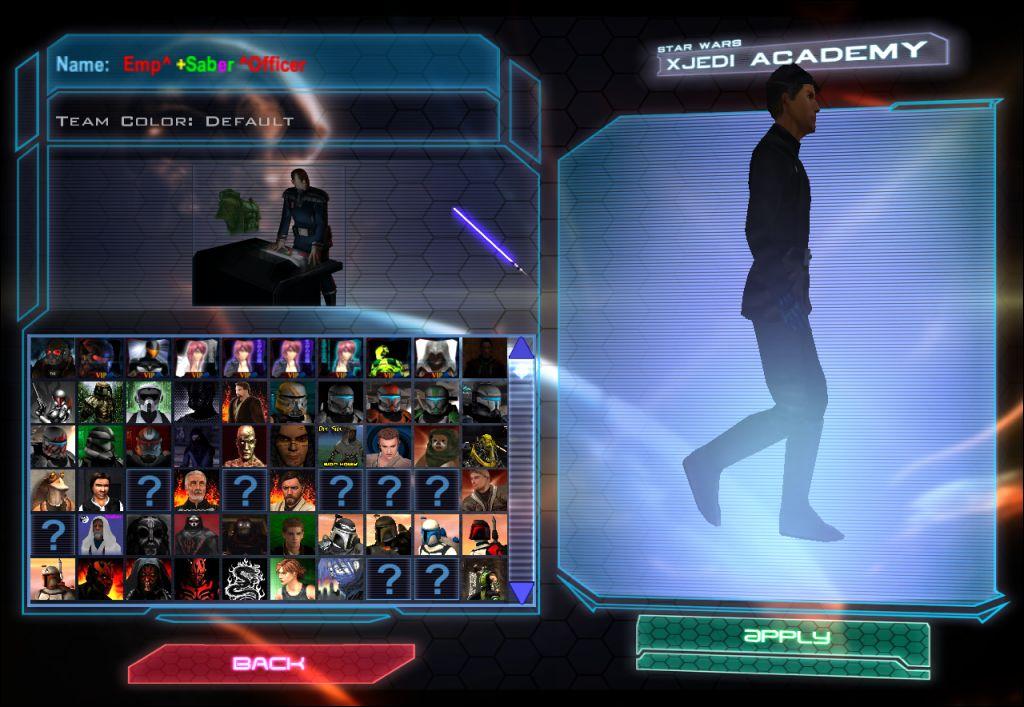Pick the white-robed bearded figure portrait
This screenshot has width=1024, height=707.
(100, 536)
